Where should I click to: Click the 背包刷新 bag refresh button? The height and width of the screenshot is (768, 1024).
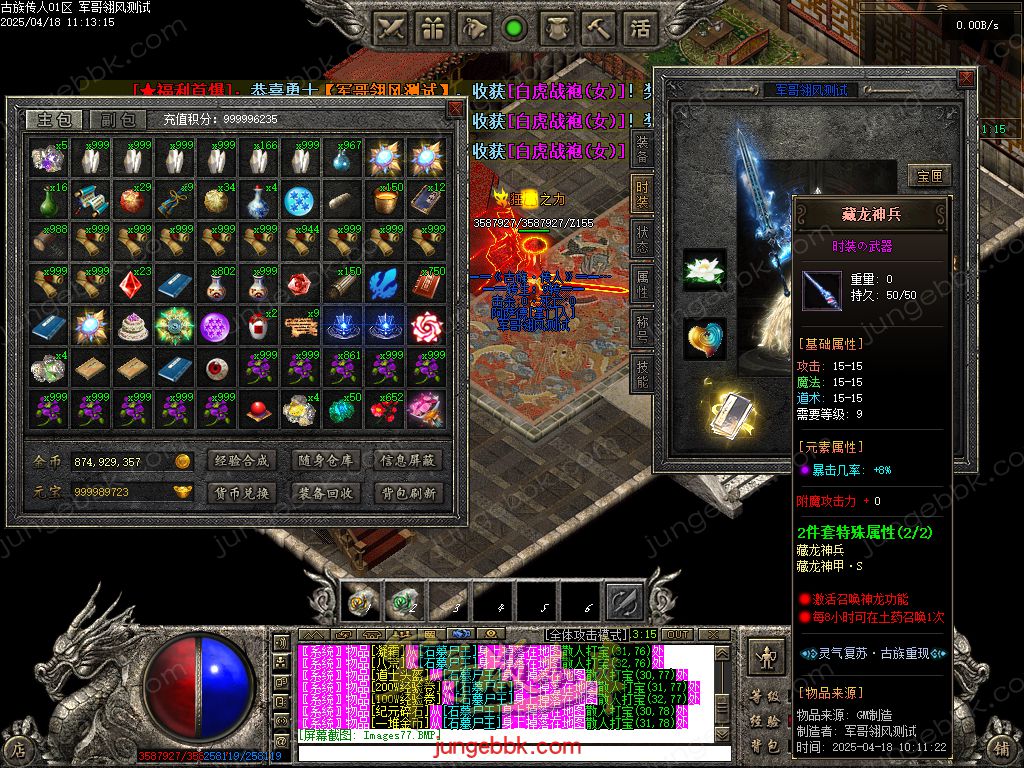408,493
